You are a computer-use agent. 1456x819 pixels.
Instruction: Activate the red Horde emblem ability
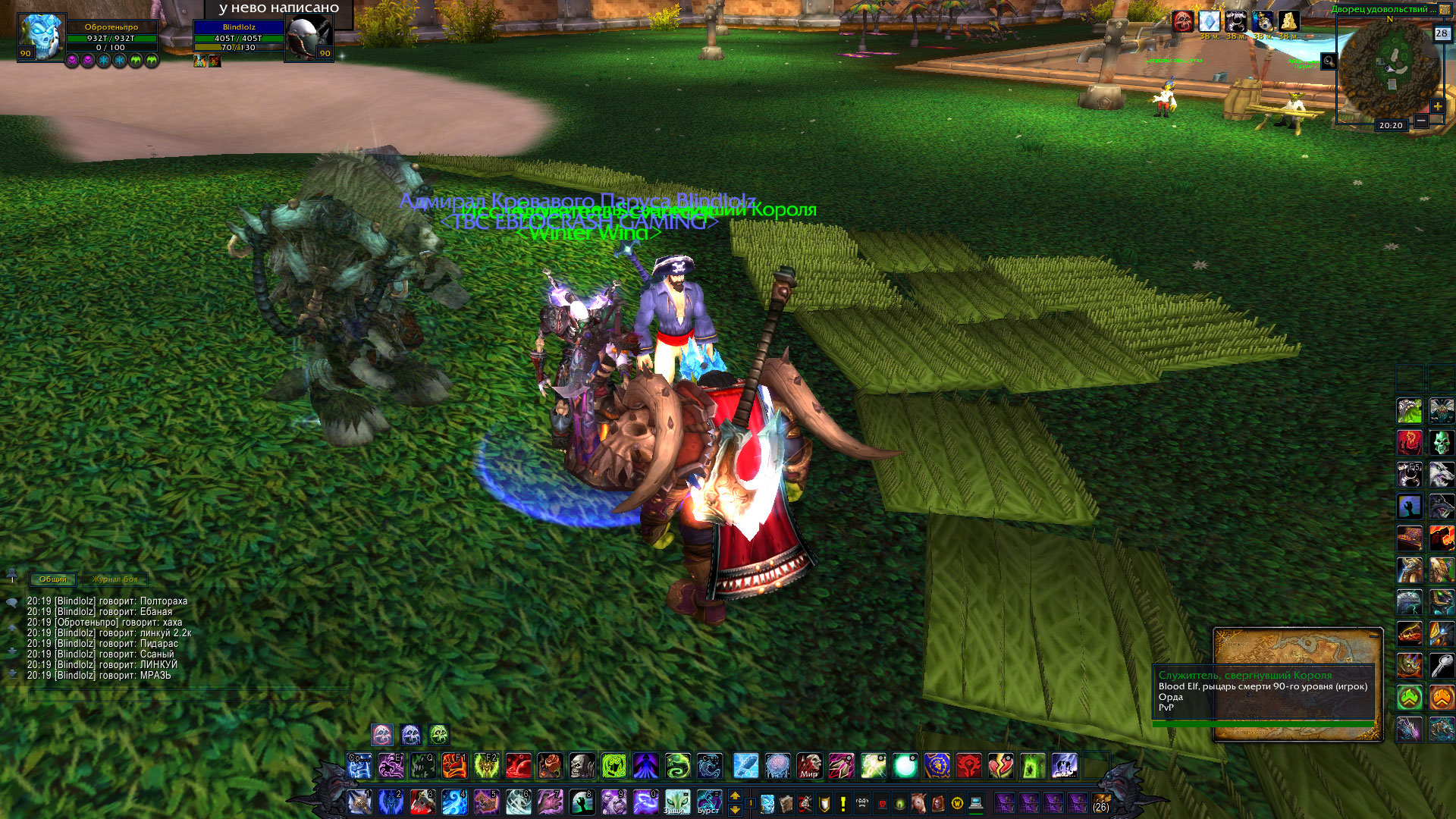[x=969, y=766]
